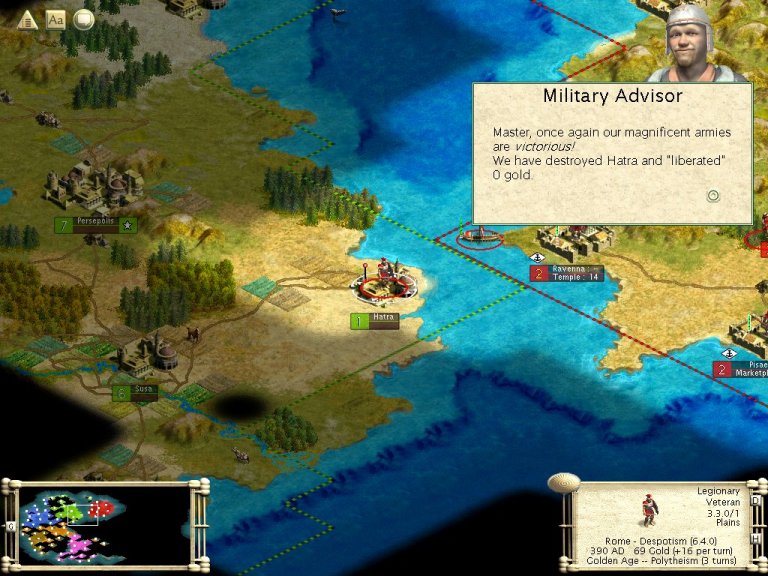Open the advisors speech bubble button
768x576 pixels.
[84, 19]
